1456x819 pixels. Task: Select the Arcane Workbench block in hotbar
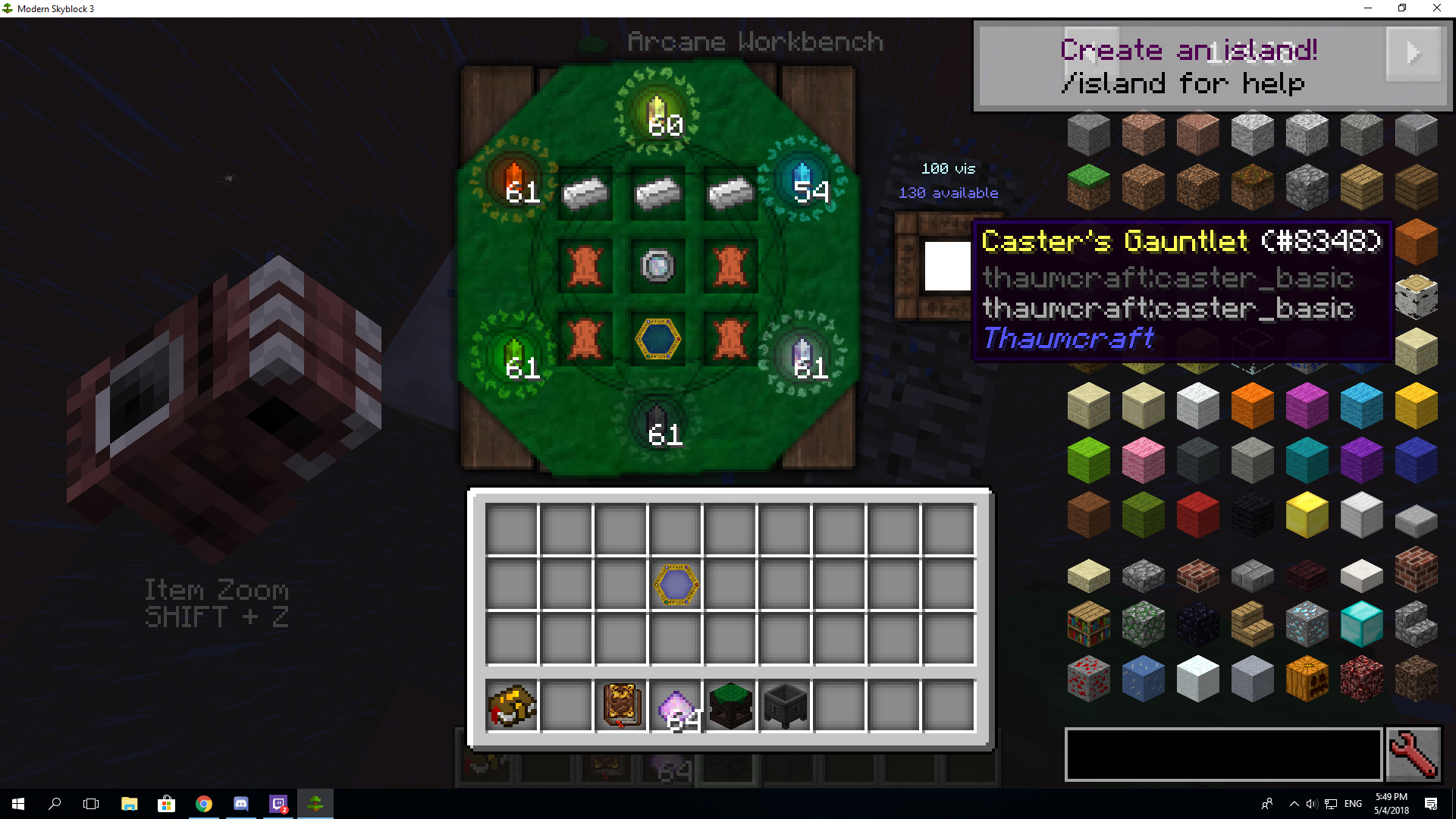tap(730, 706)
